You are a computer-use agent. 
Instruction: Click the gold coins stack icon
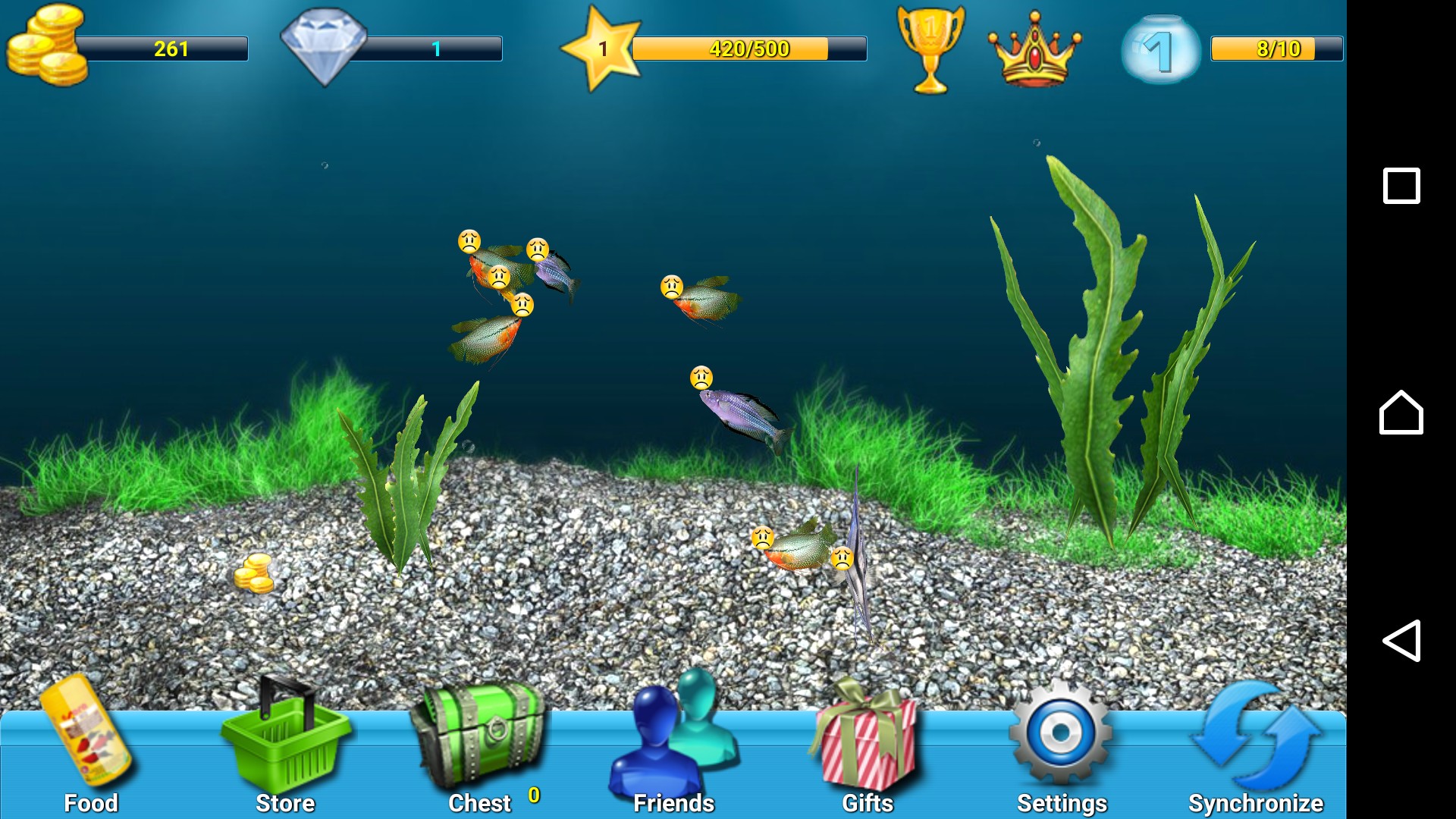pos(45,45)
